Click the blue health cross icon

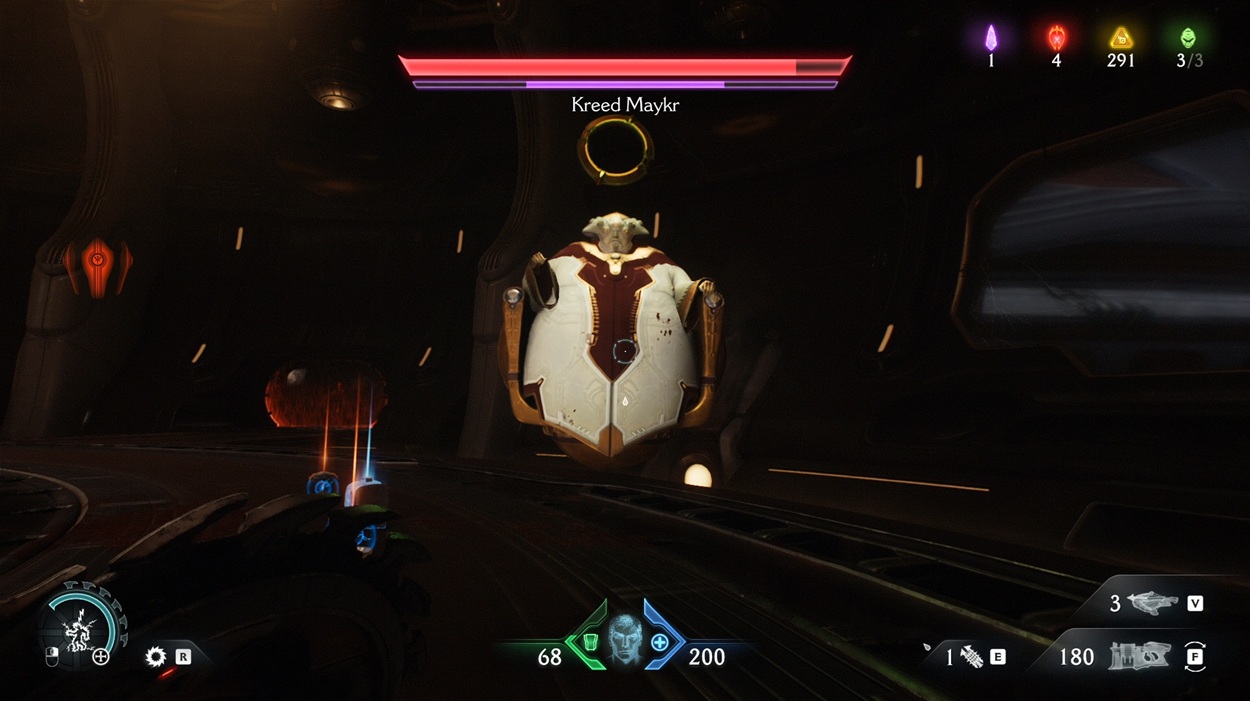click(x=660, y=641)
